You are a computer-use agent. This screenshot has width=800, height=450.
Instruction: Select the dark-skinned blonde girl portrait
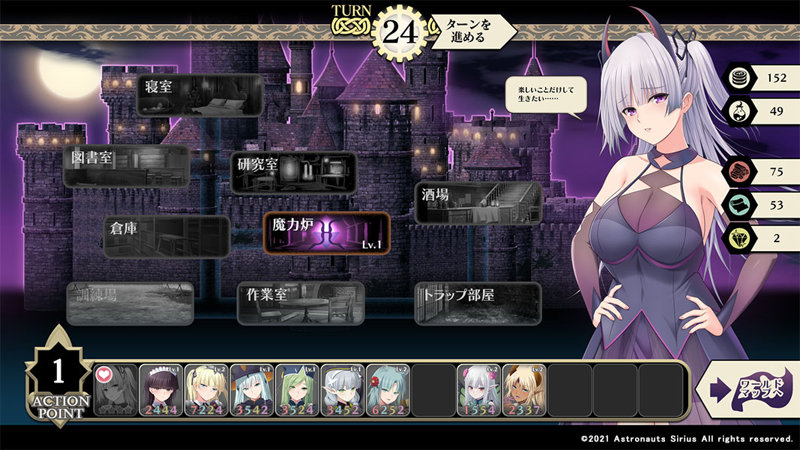(x=524, y=389)
